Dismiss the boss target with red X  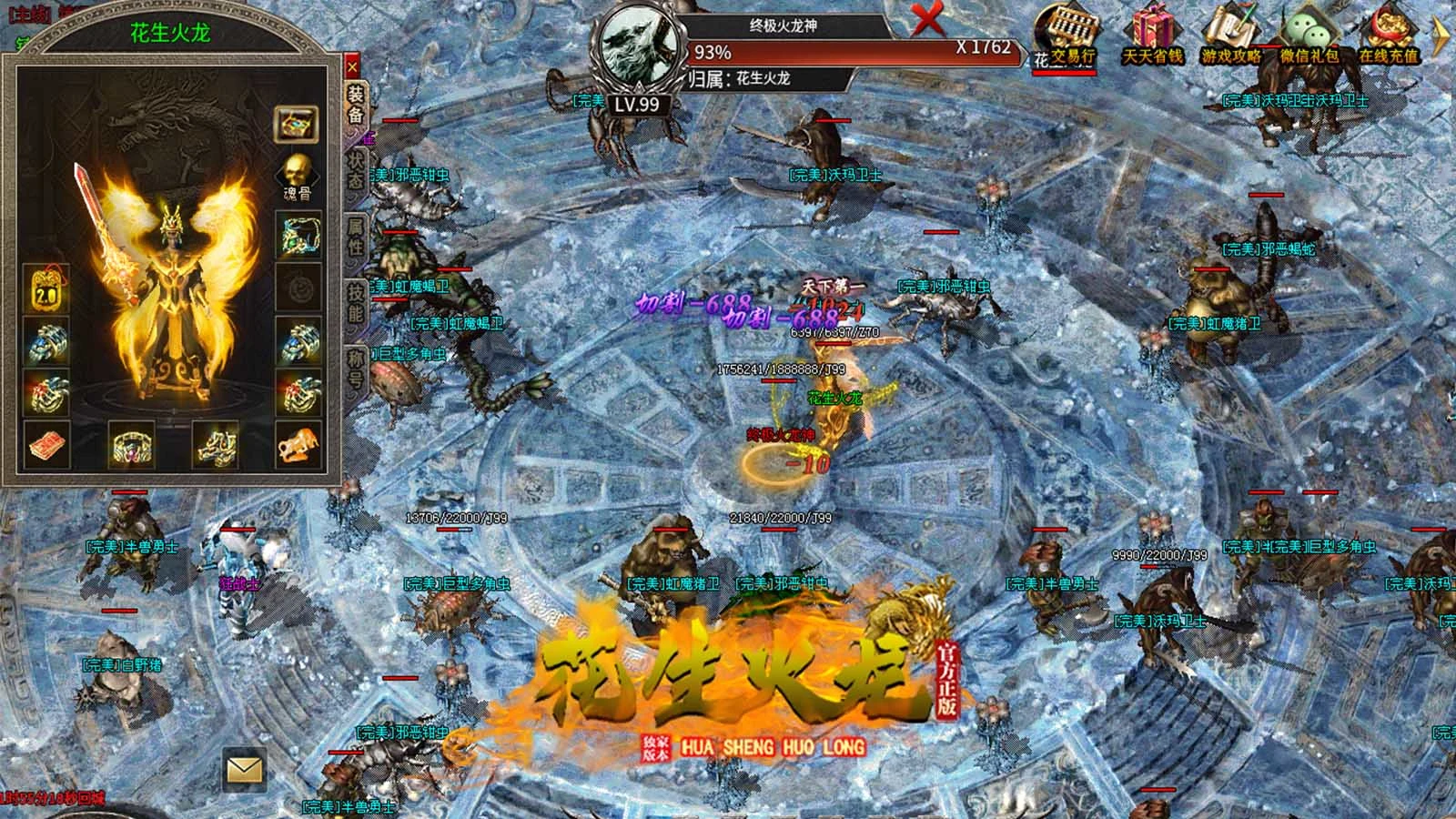click(x=927, y=18)
